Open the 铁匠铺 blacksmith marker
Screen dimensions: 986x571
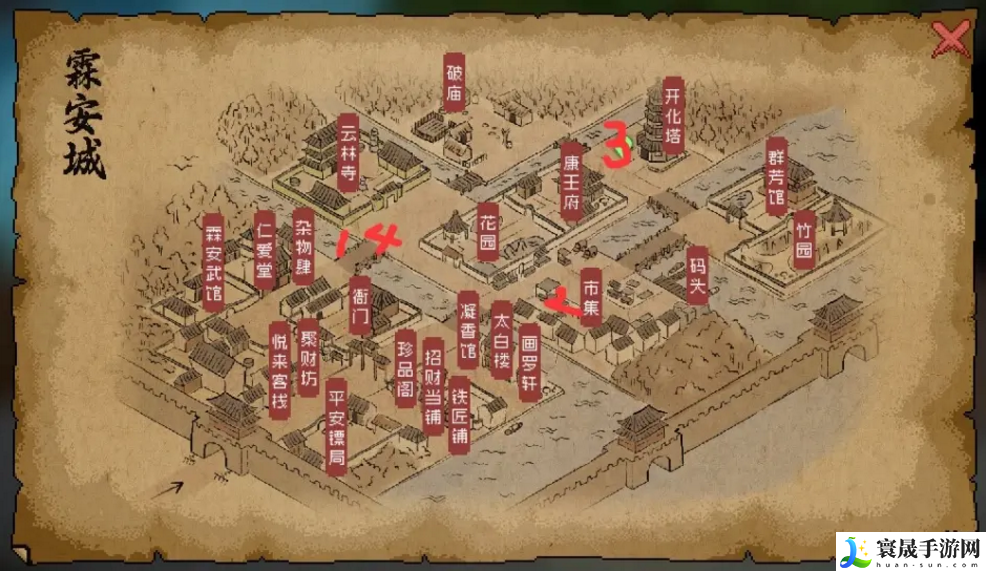tap(459, 414)
